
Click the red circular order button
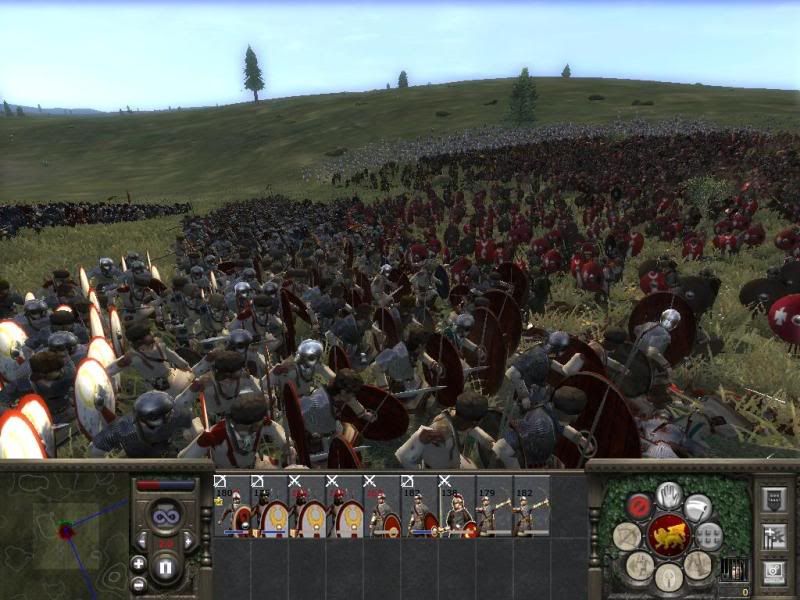[639, 505]
